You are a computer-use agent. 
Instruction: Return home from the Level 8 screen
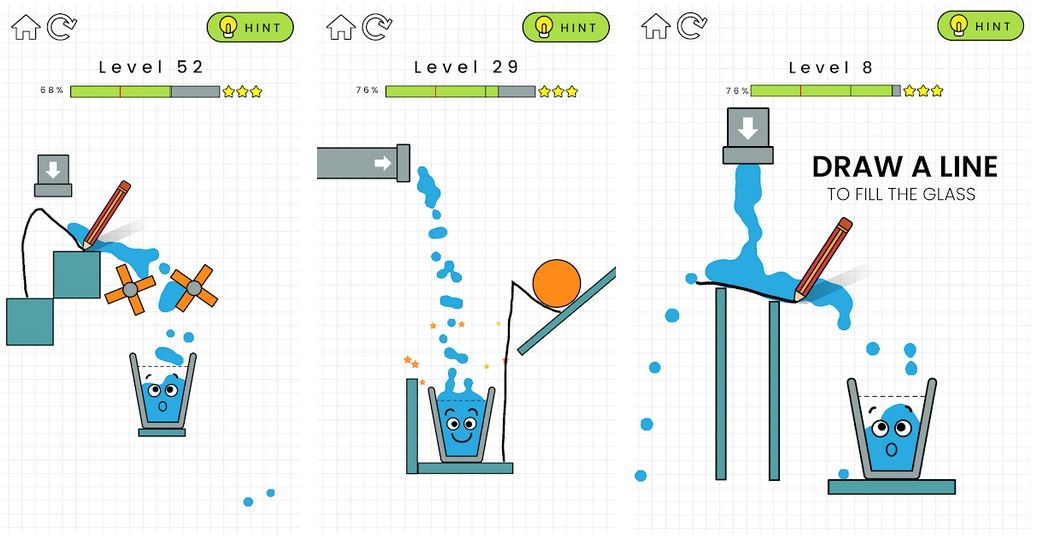click(x=655, y=26)
